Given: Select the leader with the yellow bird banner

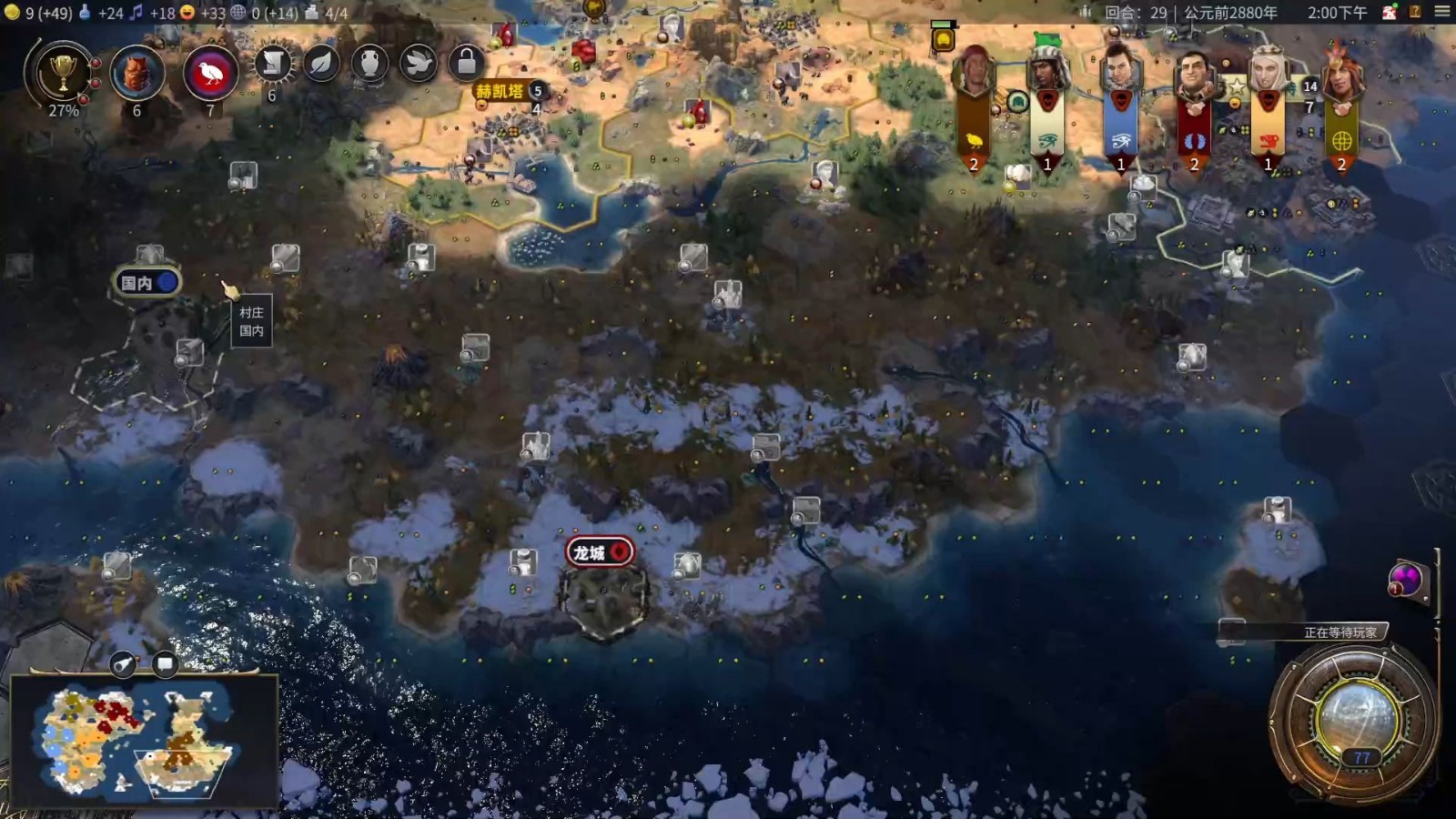Looking at the screenshot, I should (x=974, y=75).
